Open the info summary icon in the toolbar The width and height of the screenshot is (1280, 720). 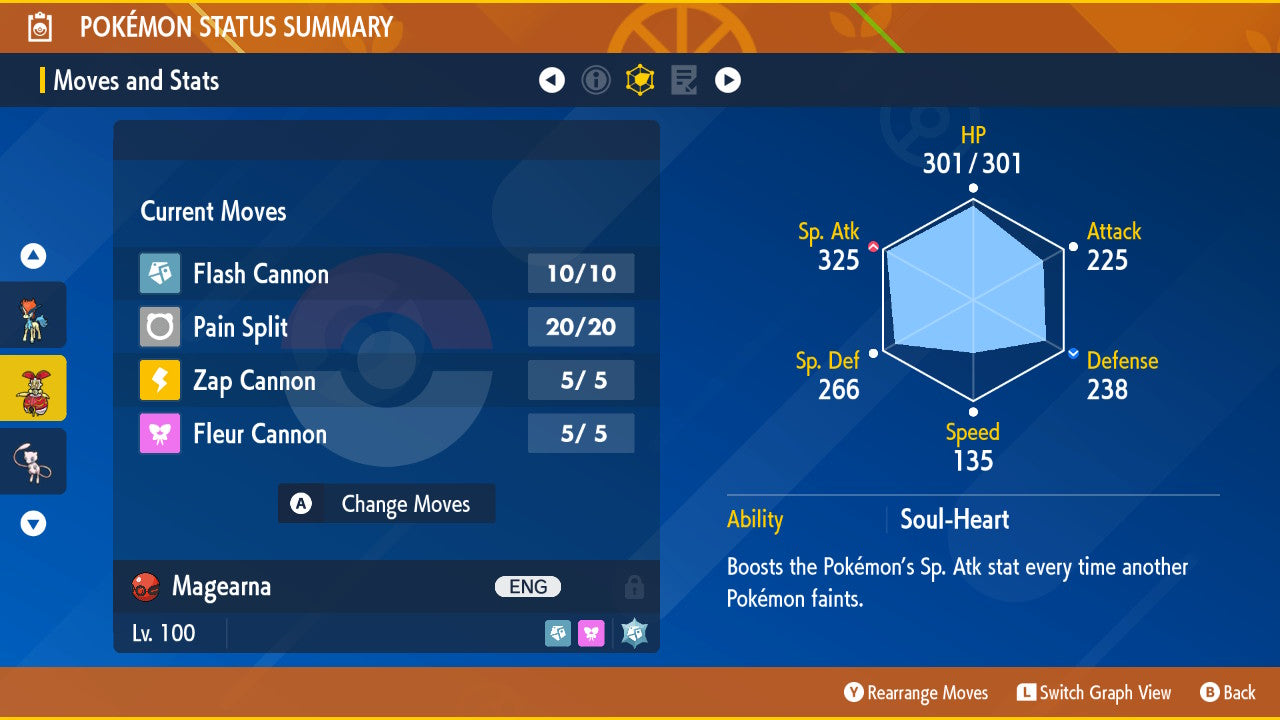[x=596, y=80]
